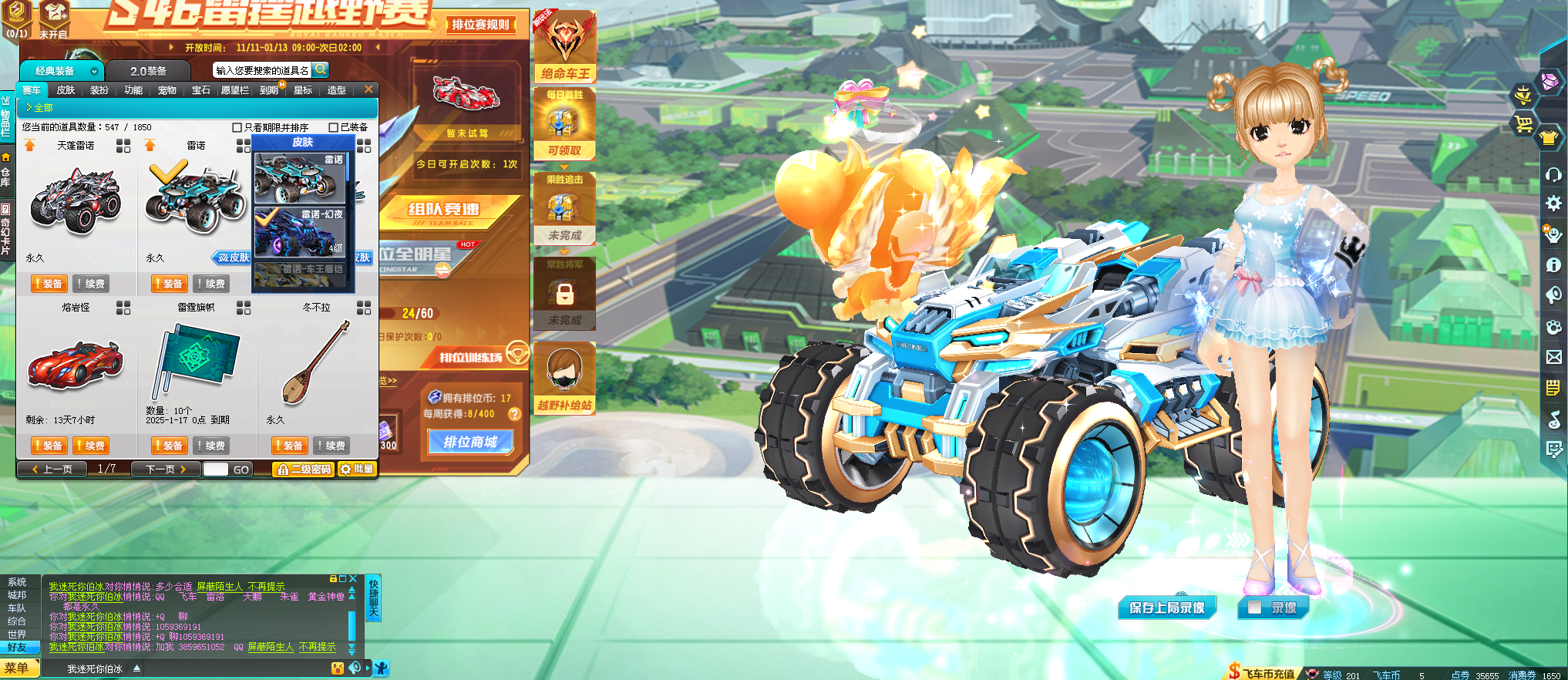Open the 排位商城 ranked shop
This screenshot has width=1568, height=680.
[x=470, y=442]
